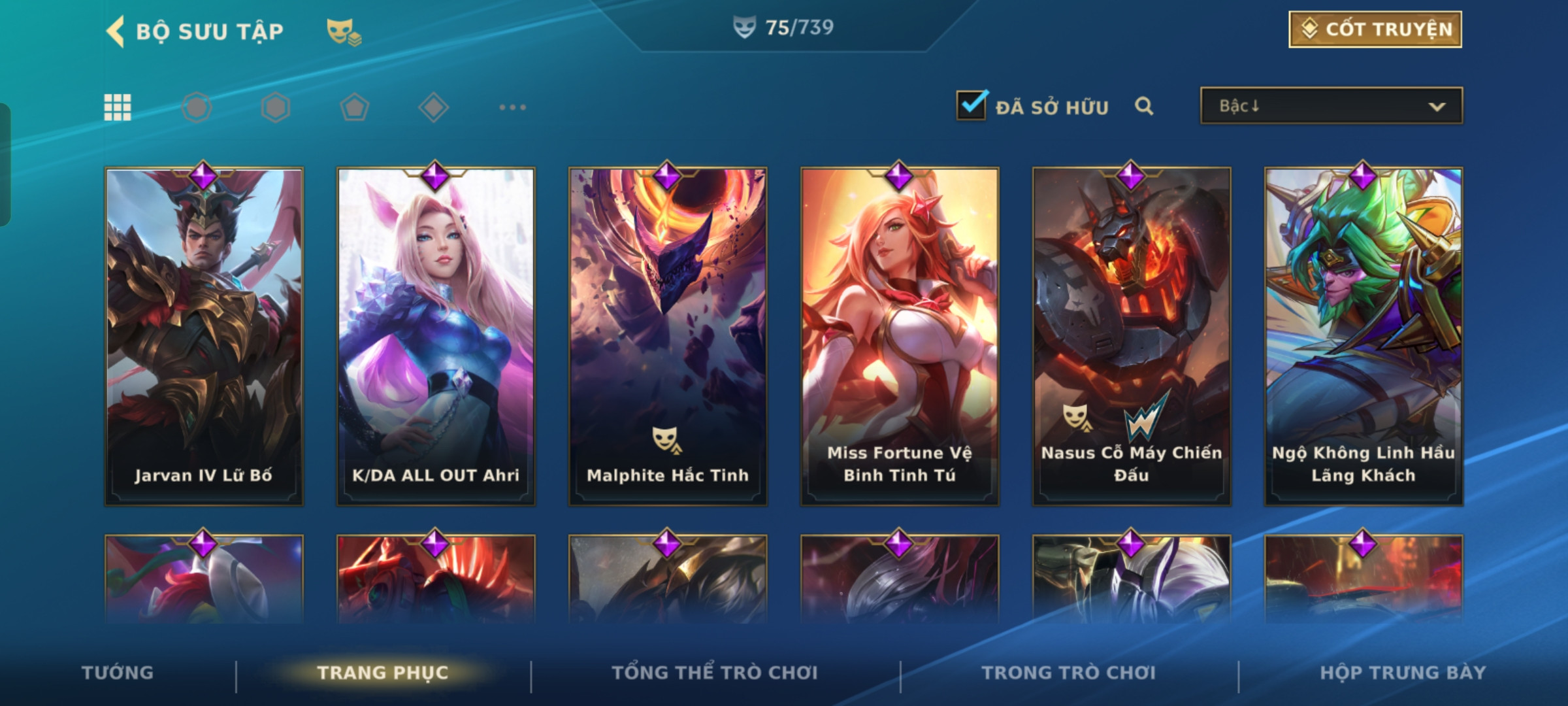The width and height of the screenshot is (1568, 706).
Task: Select the all-skins grid filter
Action: pos(118,107)
